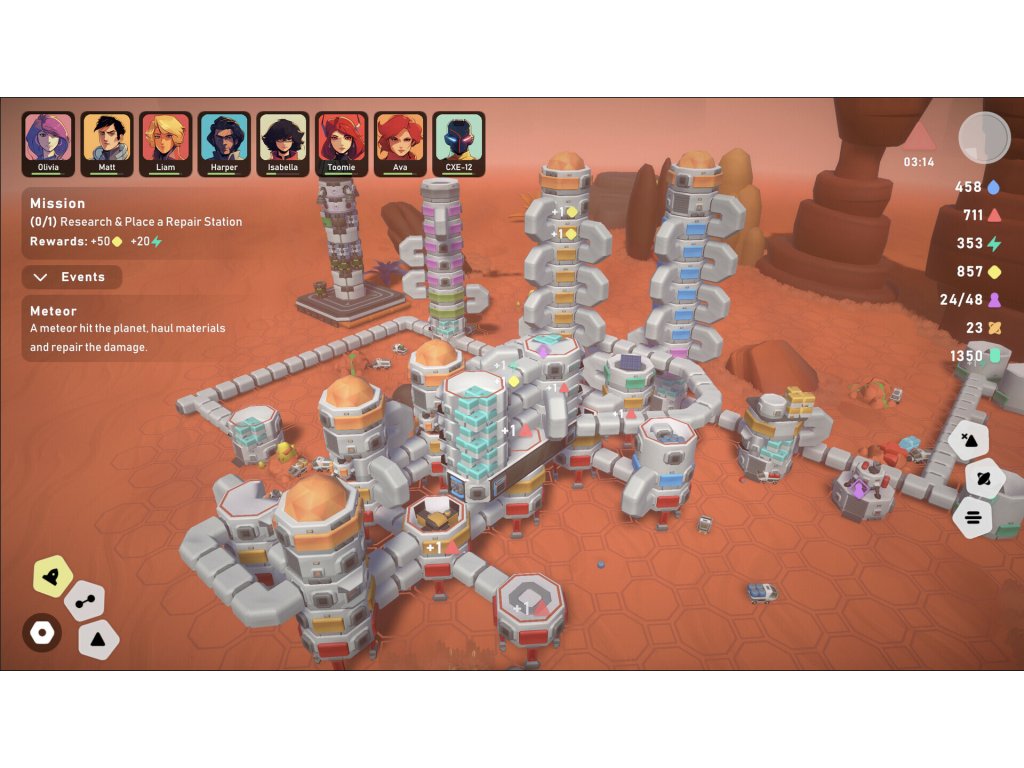Click the red meteor warning triangle
The width and height of the screenshot is (1024, 768).
coord(919,138)
